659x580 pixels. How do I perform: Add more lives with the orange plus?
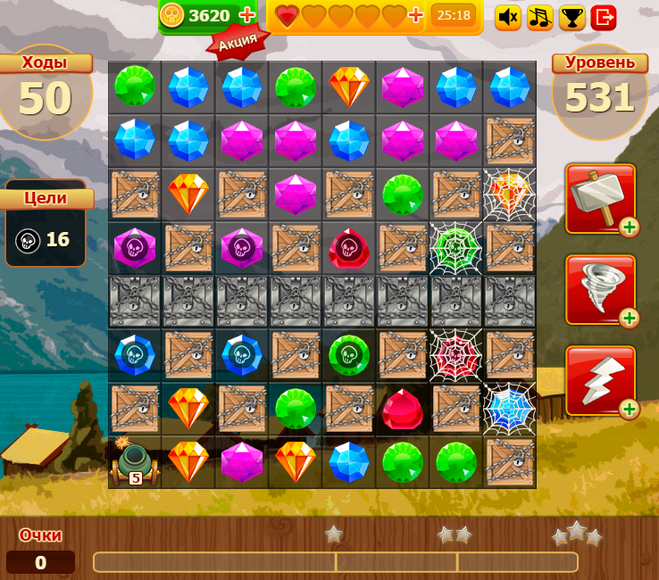click(x=416, y=16)
